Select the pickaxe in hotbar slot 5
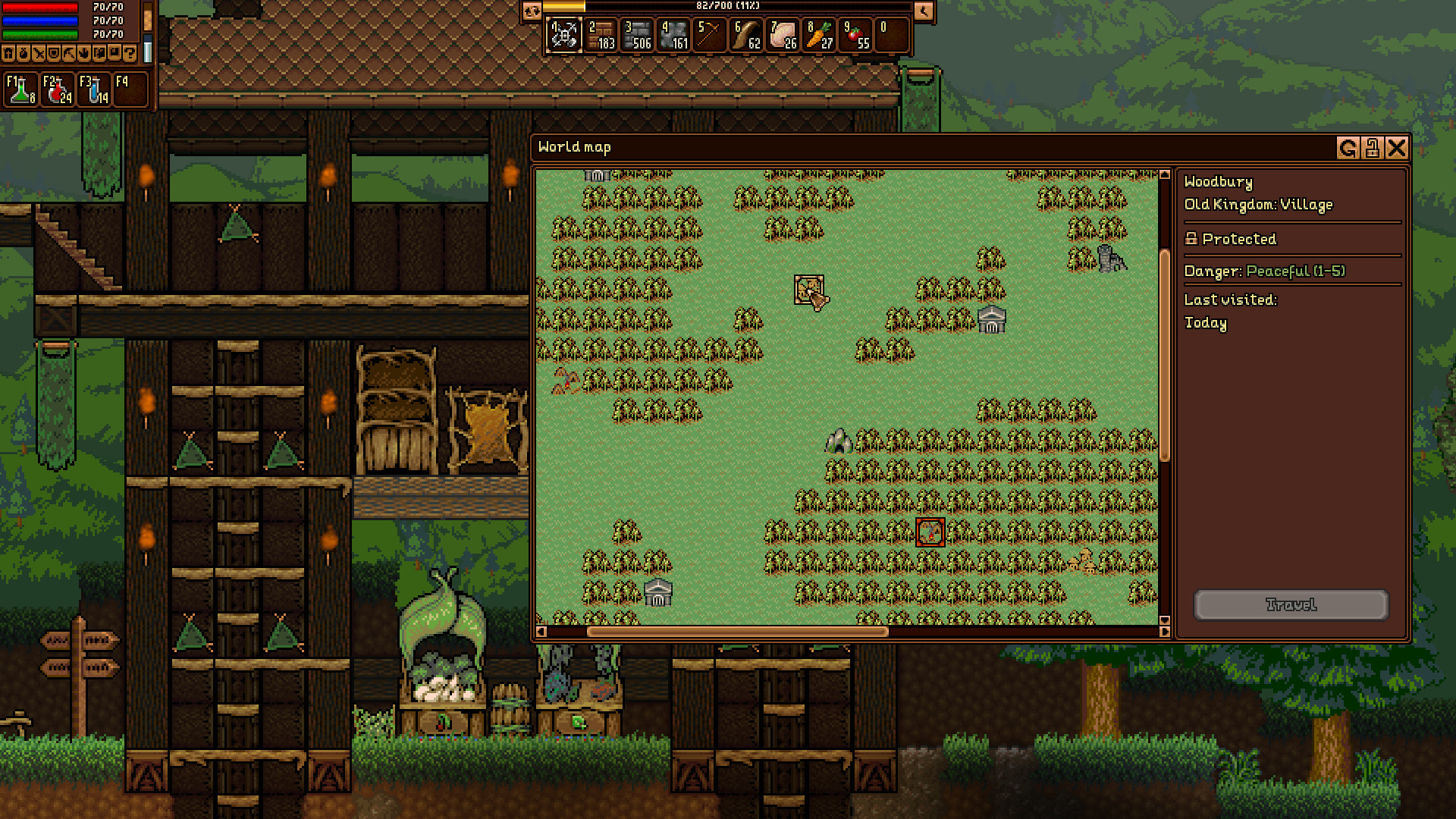The width and height of the screenshot is (1456, 819). 711,36
